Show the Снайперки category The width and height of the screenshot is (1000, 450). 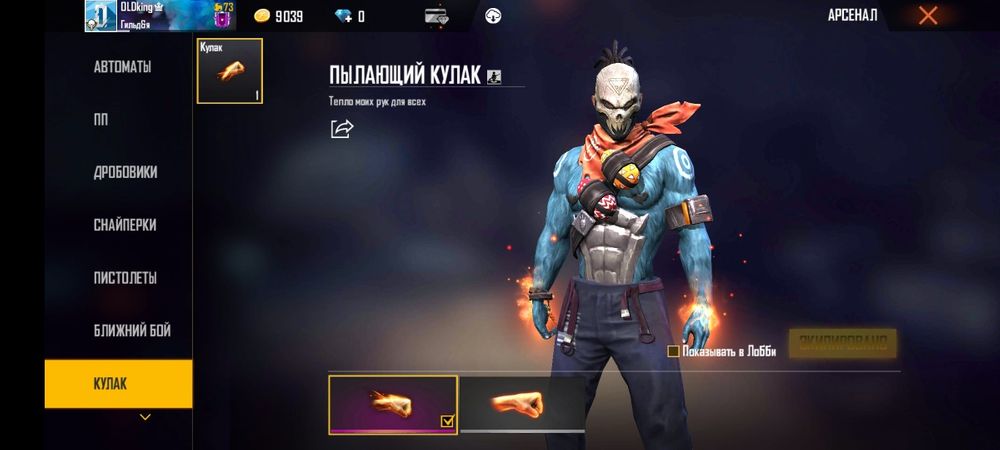point(125,225)
